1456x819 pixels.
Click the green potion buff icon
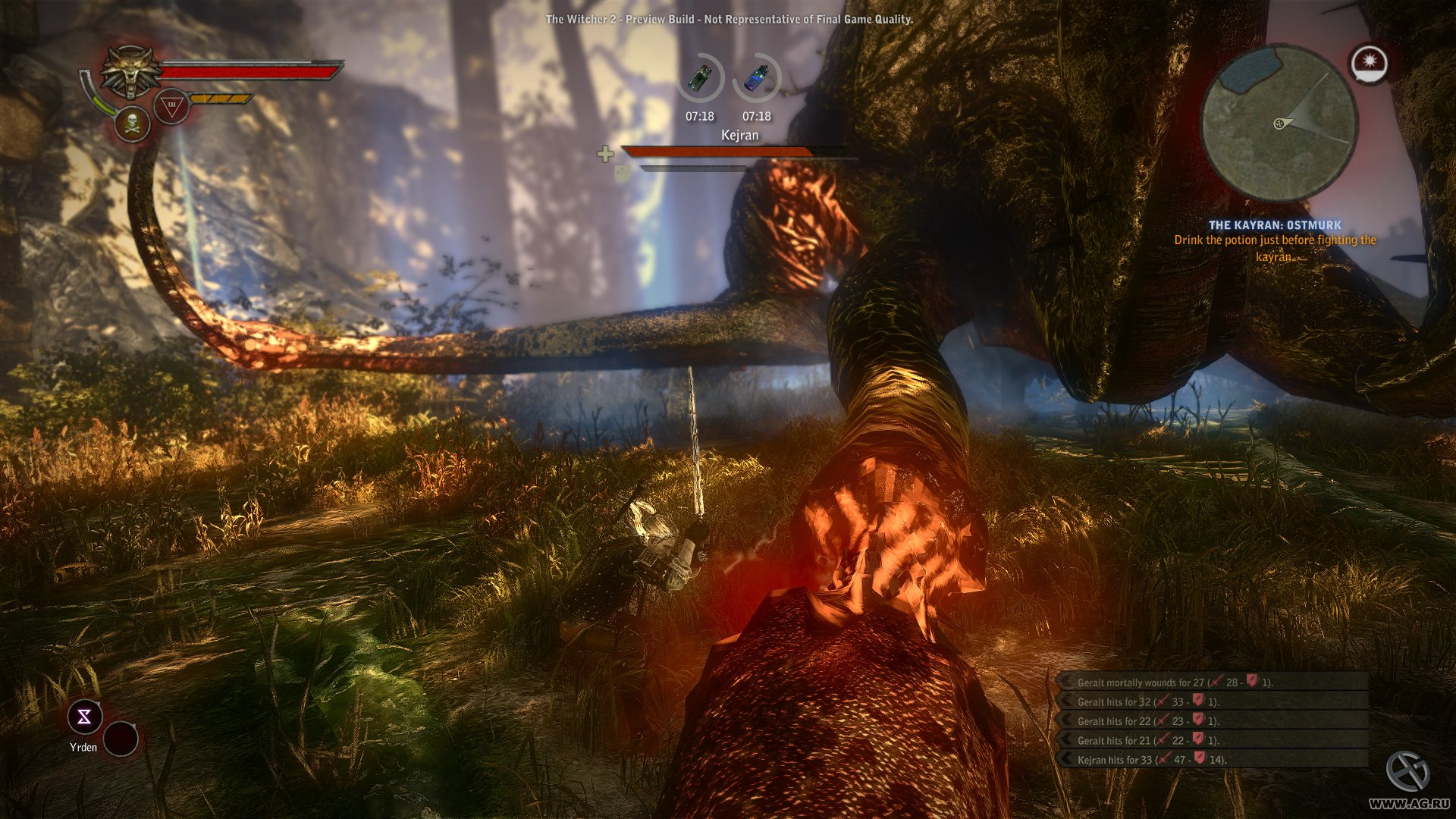[700, 78]
